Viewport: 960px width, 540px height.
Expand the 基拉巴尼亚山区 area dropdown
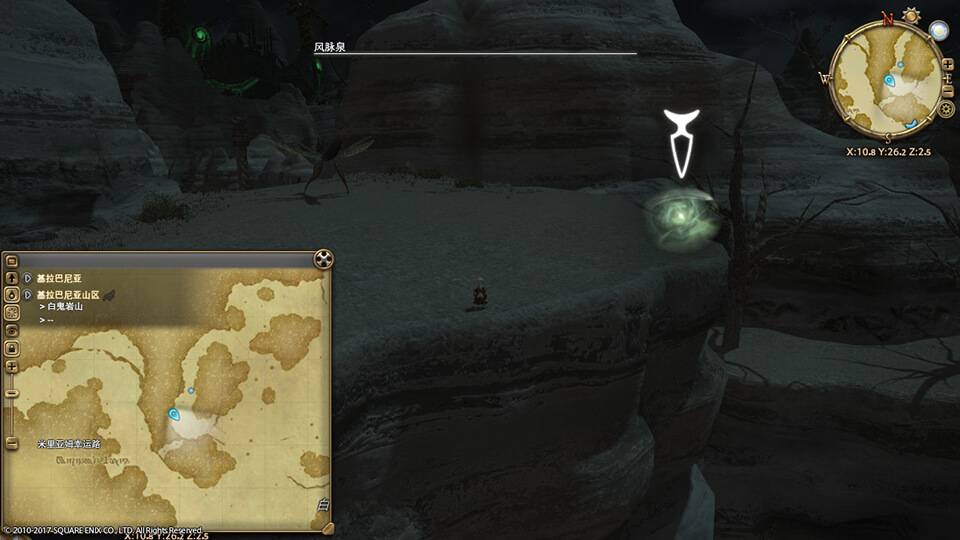(27, 295)
